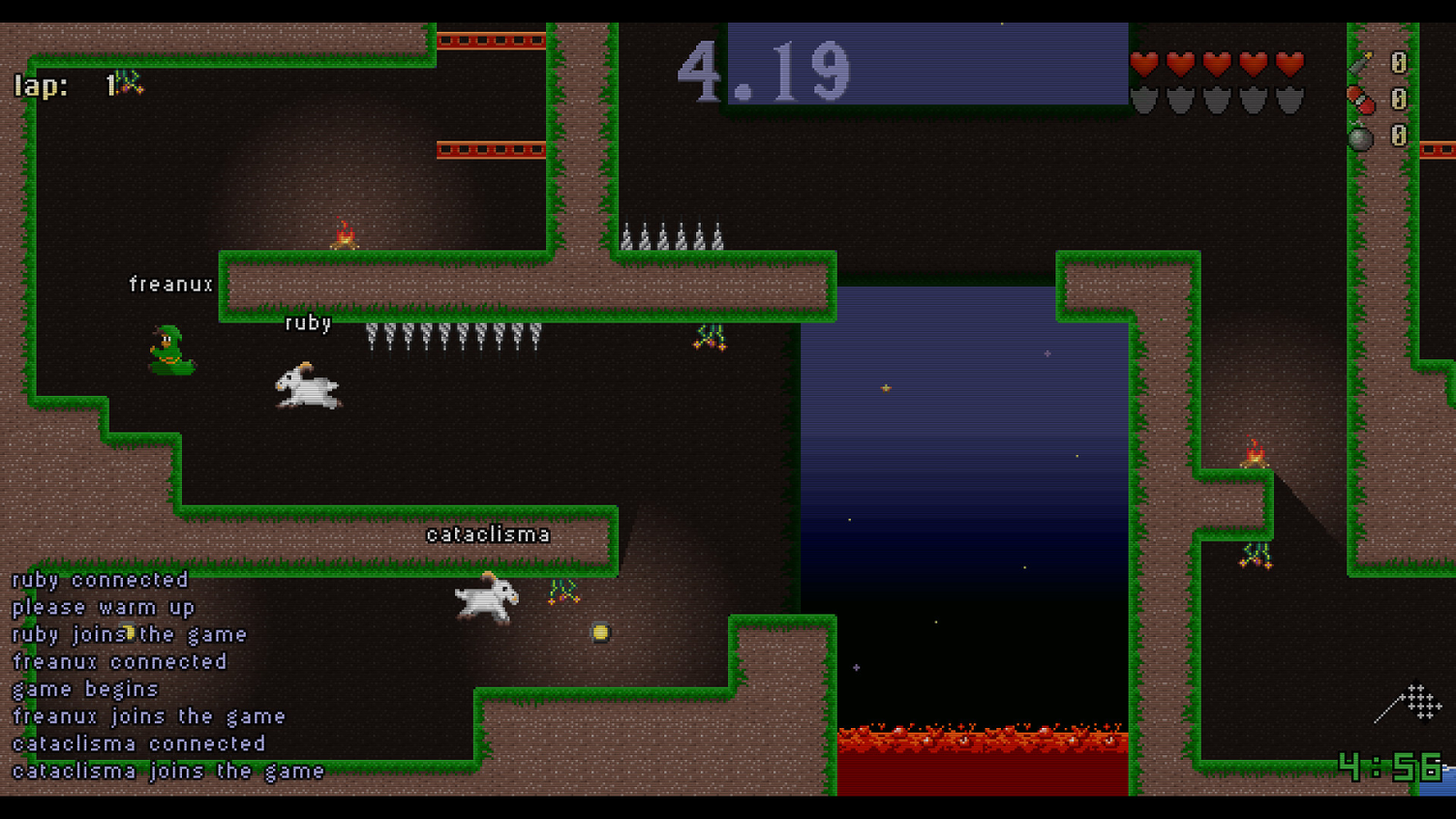
Task: Click the 'ruby connected' chat message
Action: 97,580
